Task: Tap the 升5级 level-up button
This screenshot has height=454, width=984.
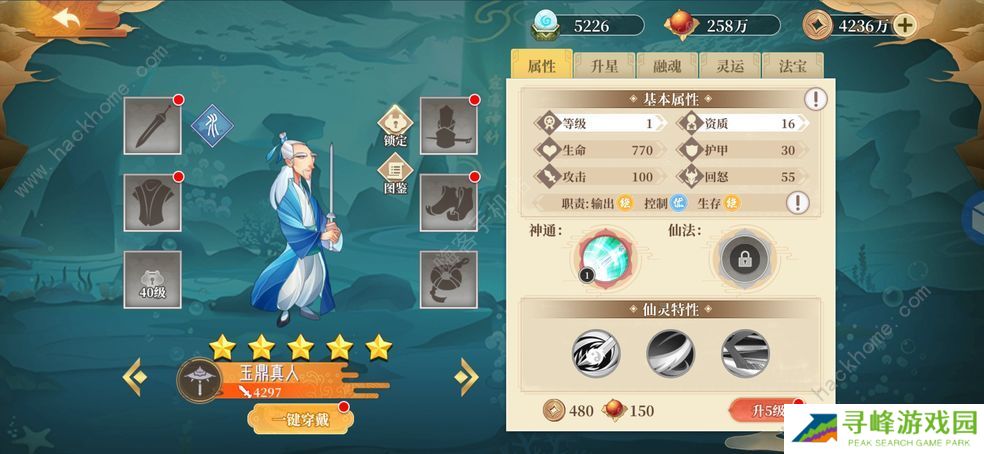Action: click(x=766, y=410)
